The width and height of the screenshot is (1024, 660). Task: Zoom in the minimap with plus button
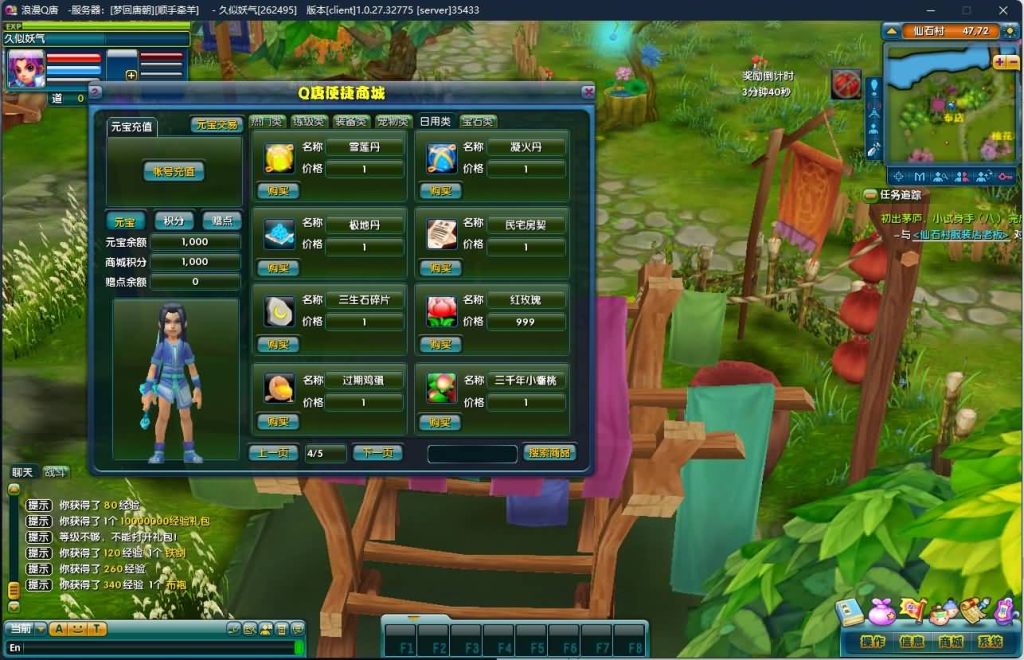[998, 62]
